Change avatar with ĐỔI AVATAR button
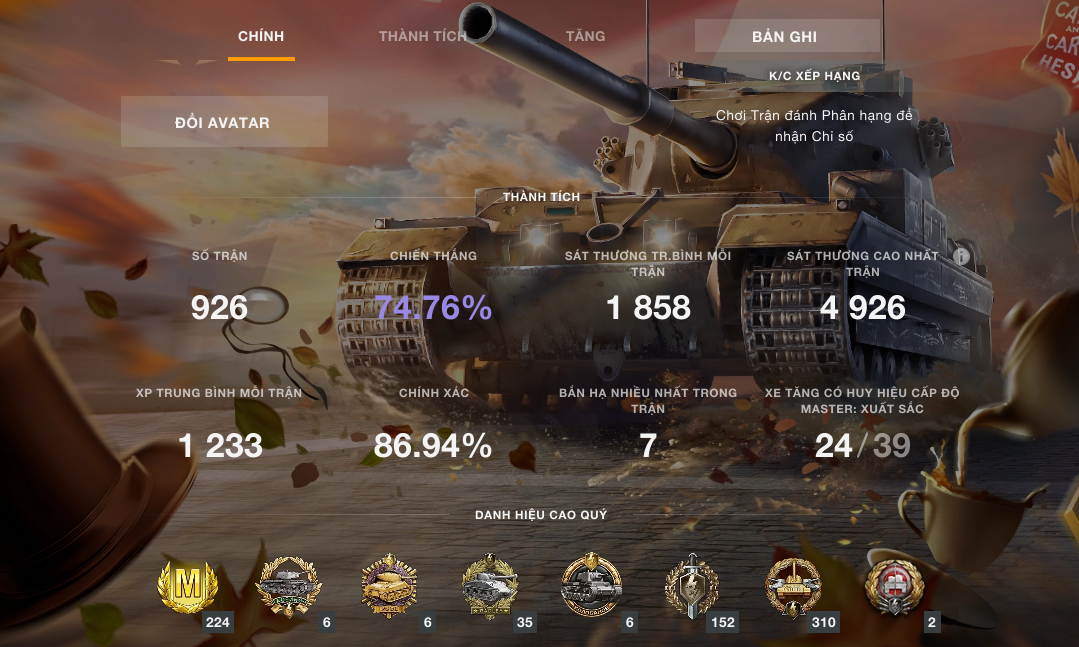This screenshot has height=647, width=1079. tap(223, 122)
